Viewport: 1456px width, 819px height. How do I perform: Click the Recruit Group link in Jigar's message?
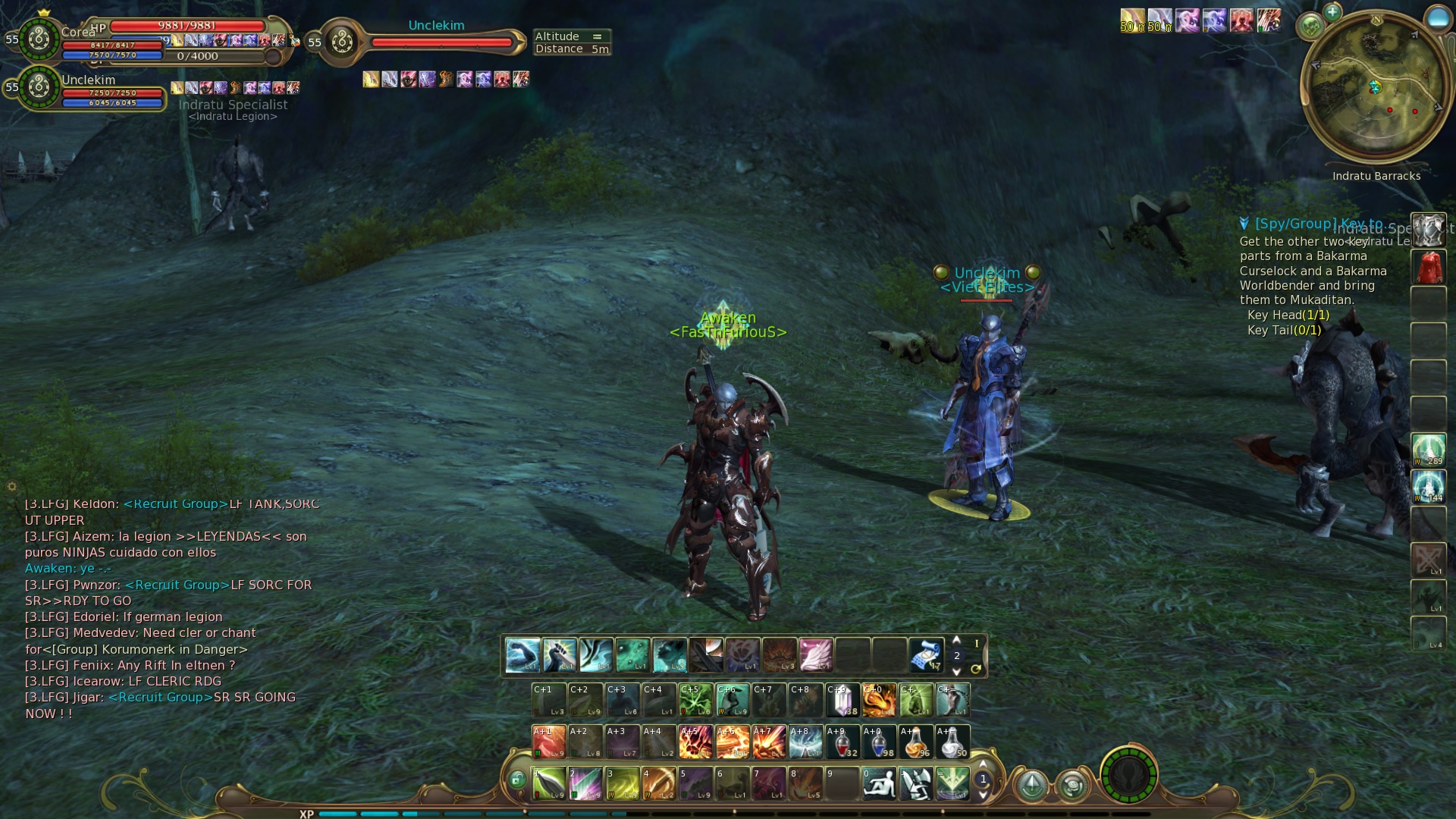[x=160, y=697]
